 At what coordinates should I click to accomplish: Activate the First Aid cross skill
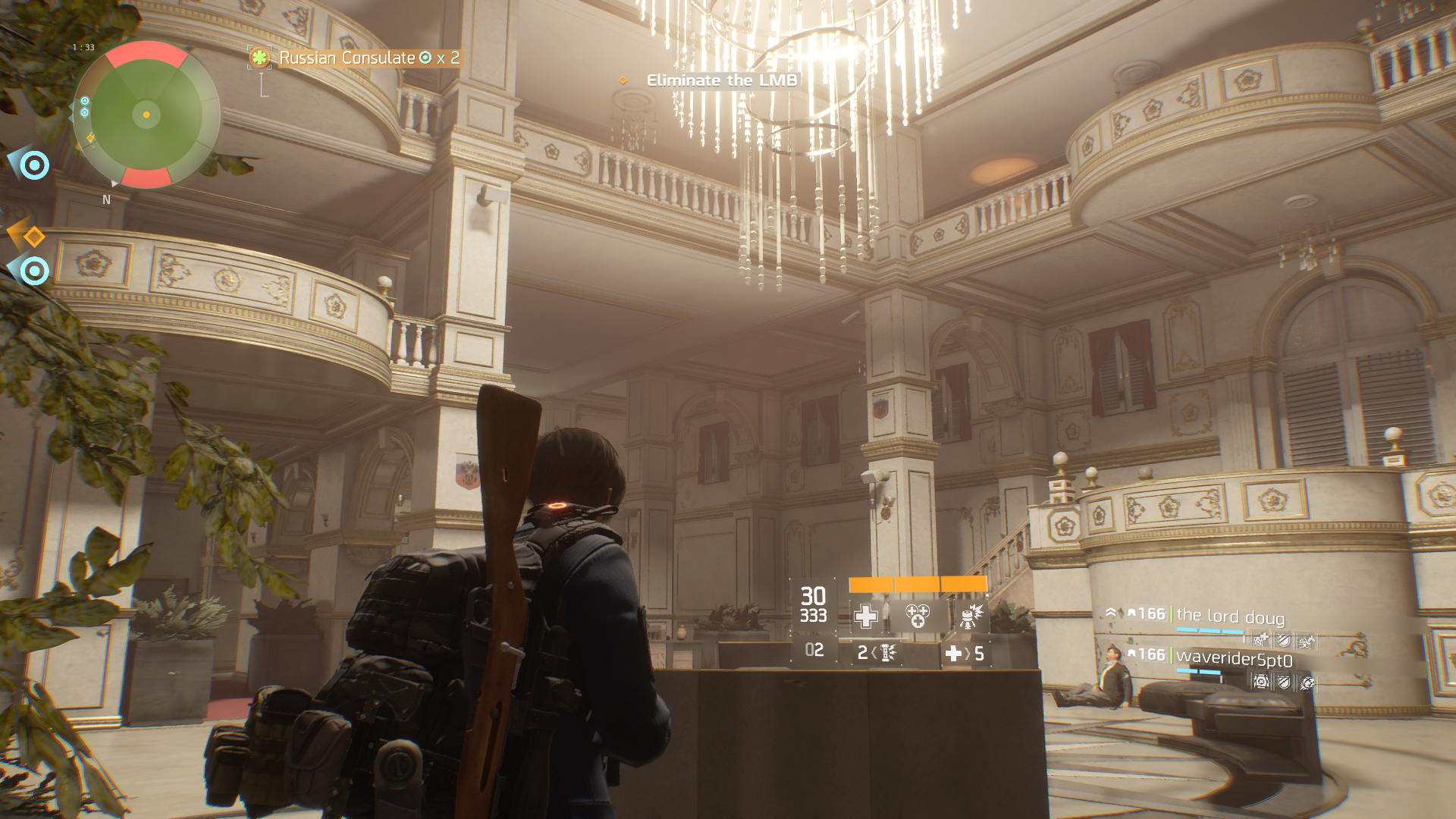(x=866, y=616)
